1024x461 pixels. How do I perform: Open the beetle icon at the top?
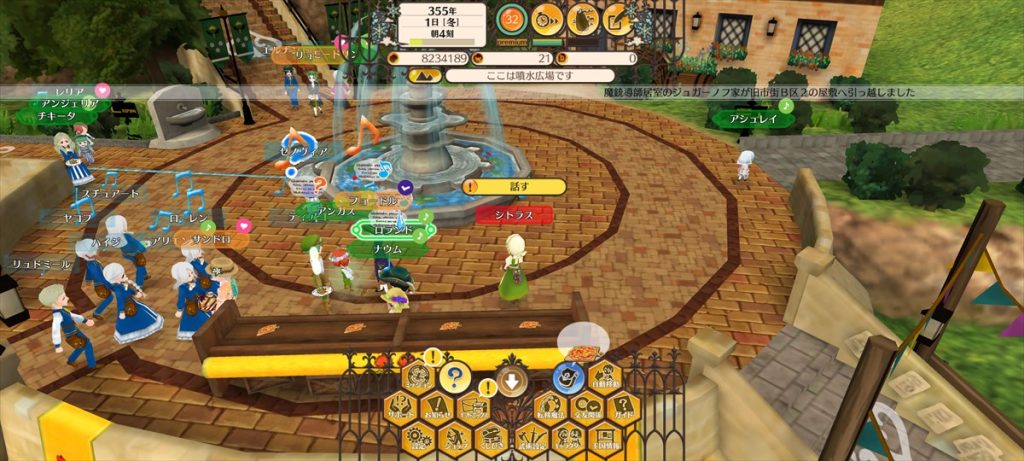583,18
